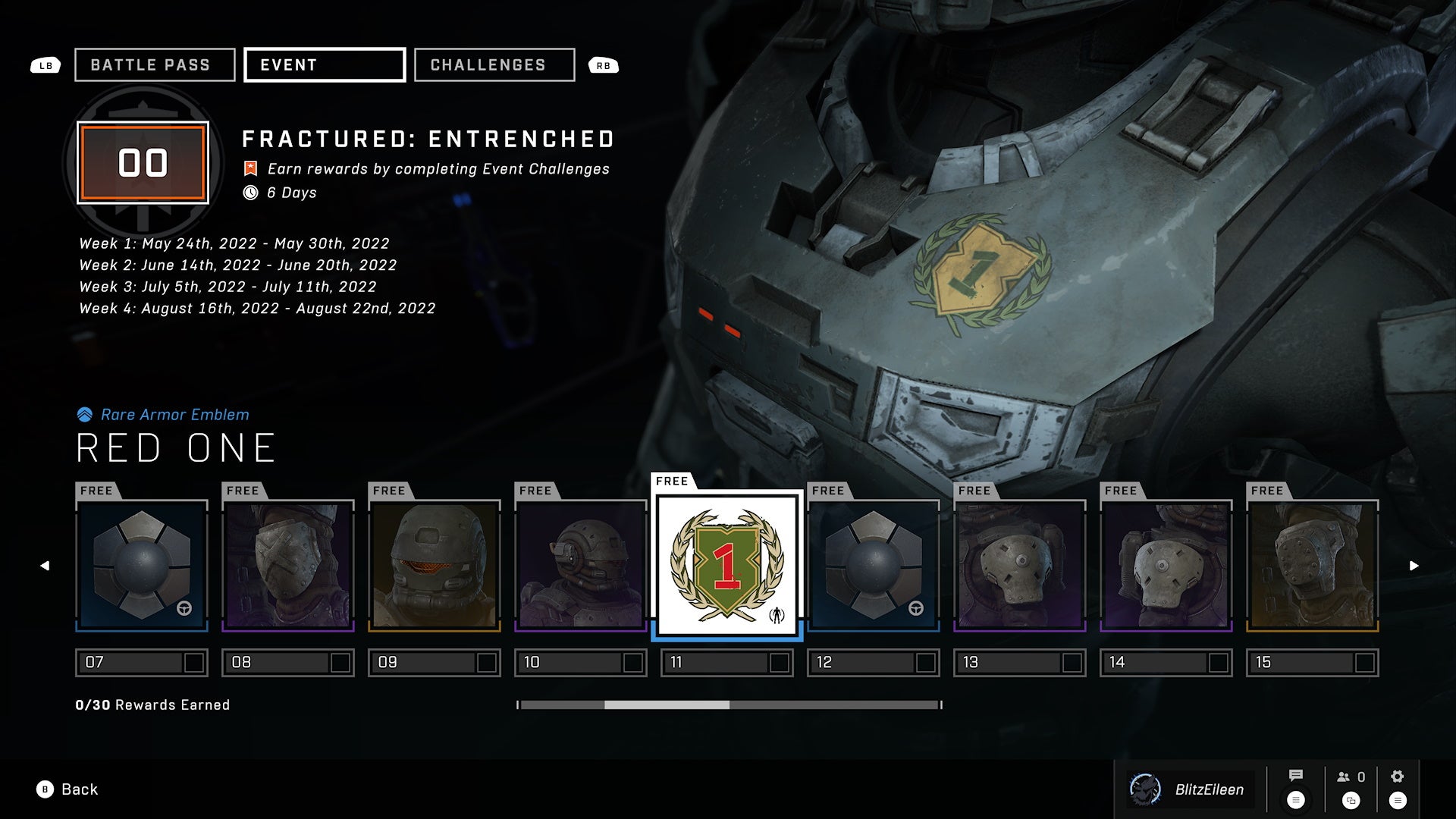The height and width of the screenshot is (819, 1456).
Task: Show next rewards with the right arrow
Action: 1414,566
